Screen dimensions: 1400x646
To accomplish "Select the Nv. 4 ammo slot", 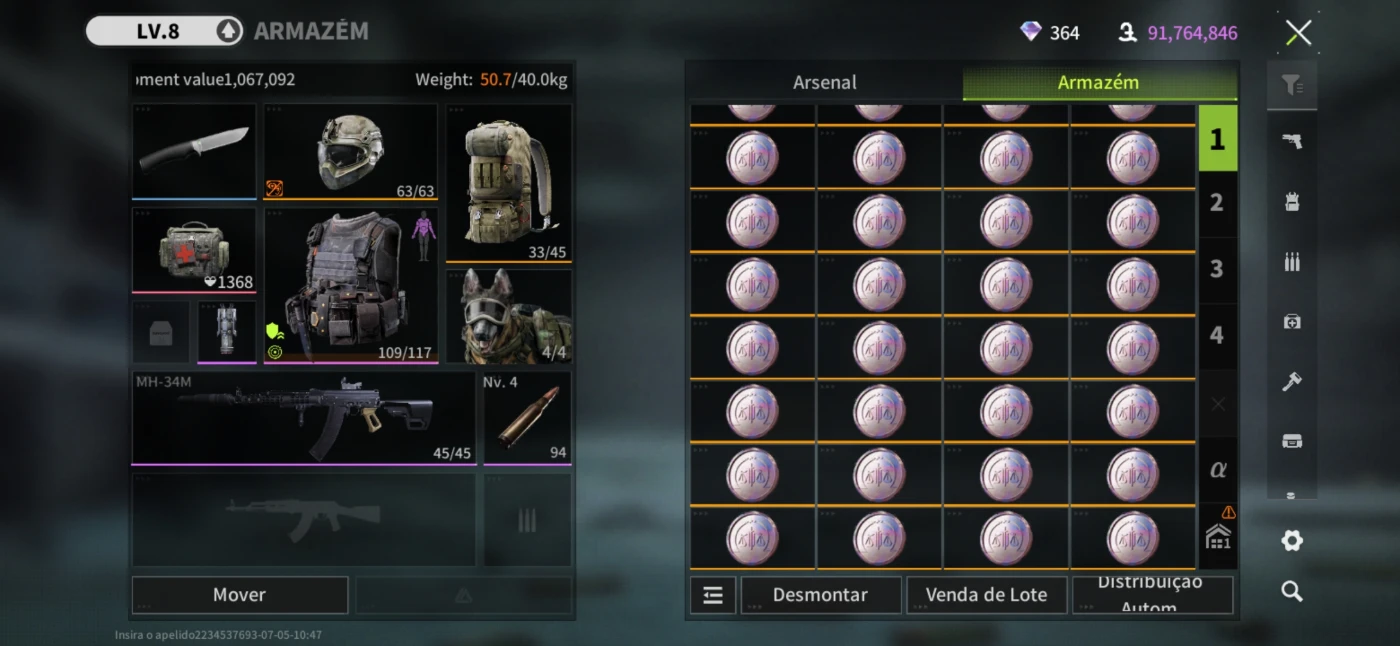I will pos(527,417).
